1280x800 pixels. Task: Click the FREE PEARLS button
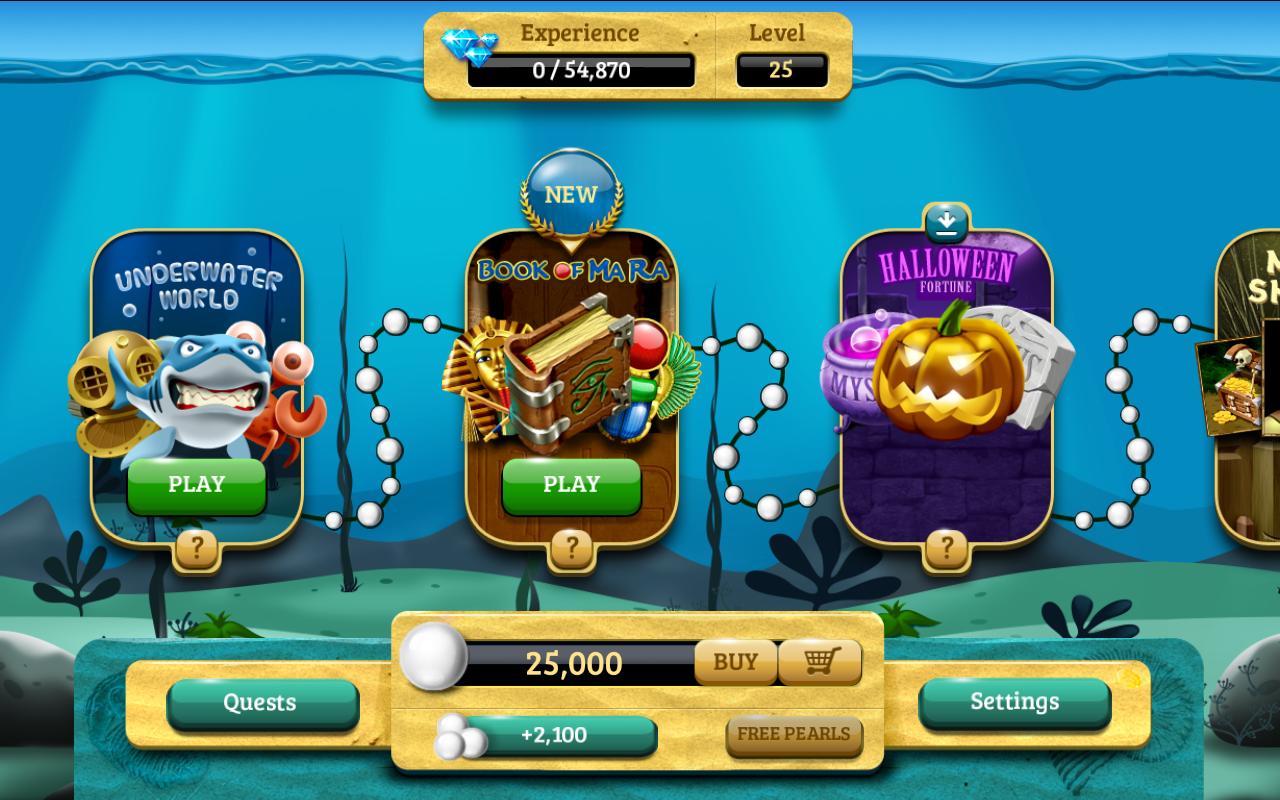(794, 735)
